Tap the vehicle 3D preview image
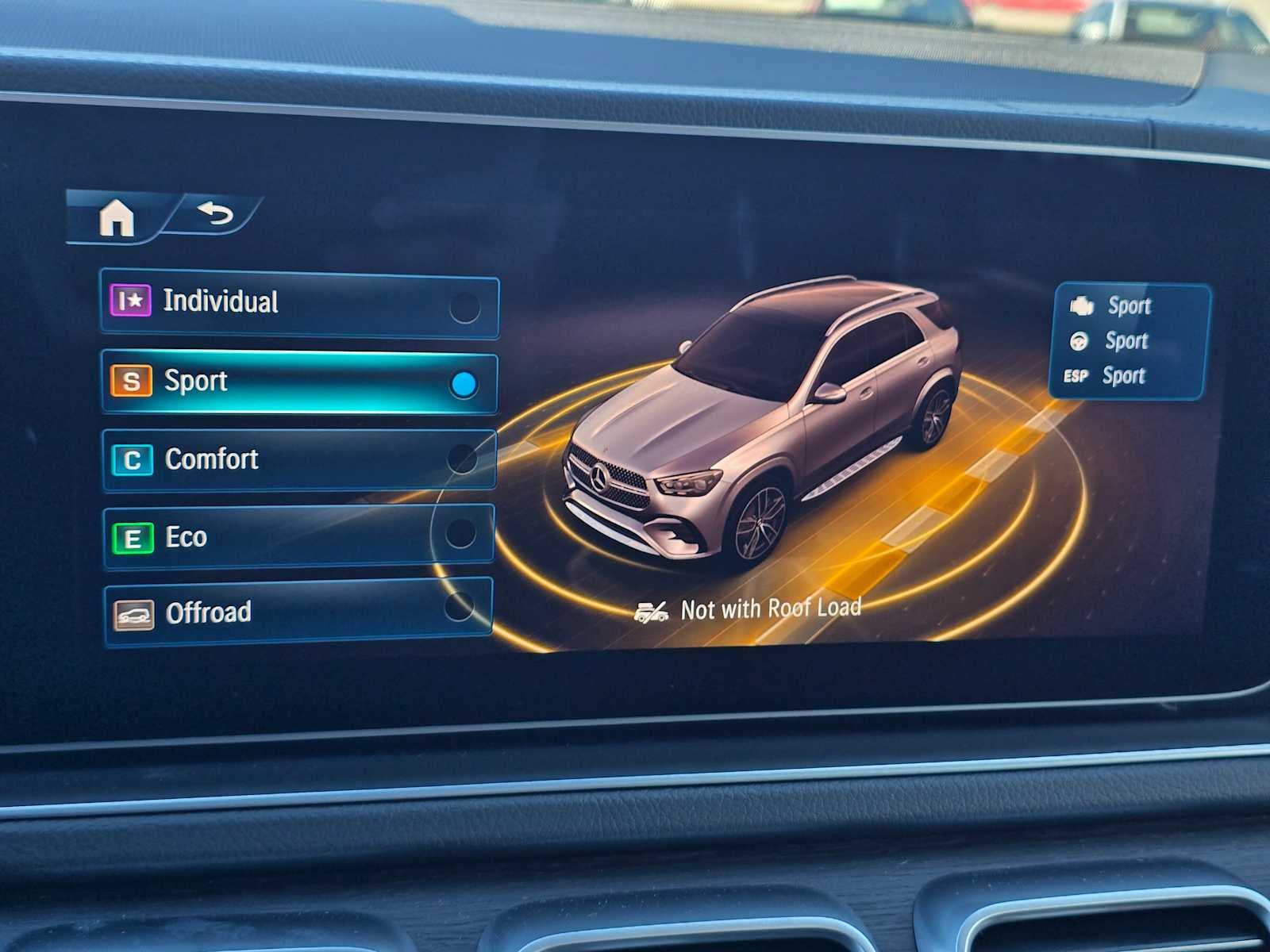The image size is (1270, 952). (770, 428)
